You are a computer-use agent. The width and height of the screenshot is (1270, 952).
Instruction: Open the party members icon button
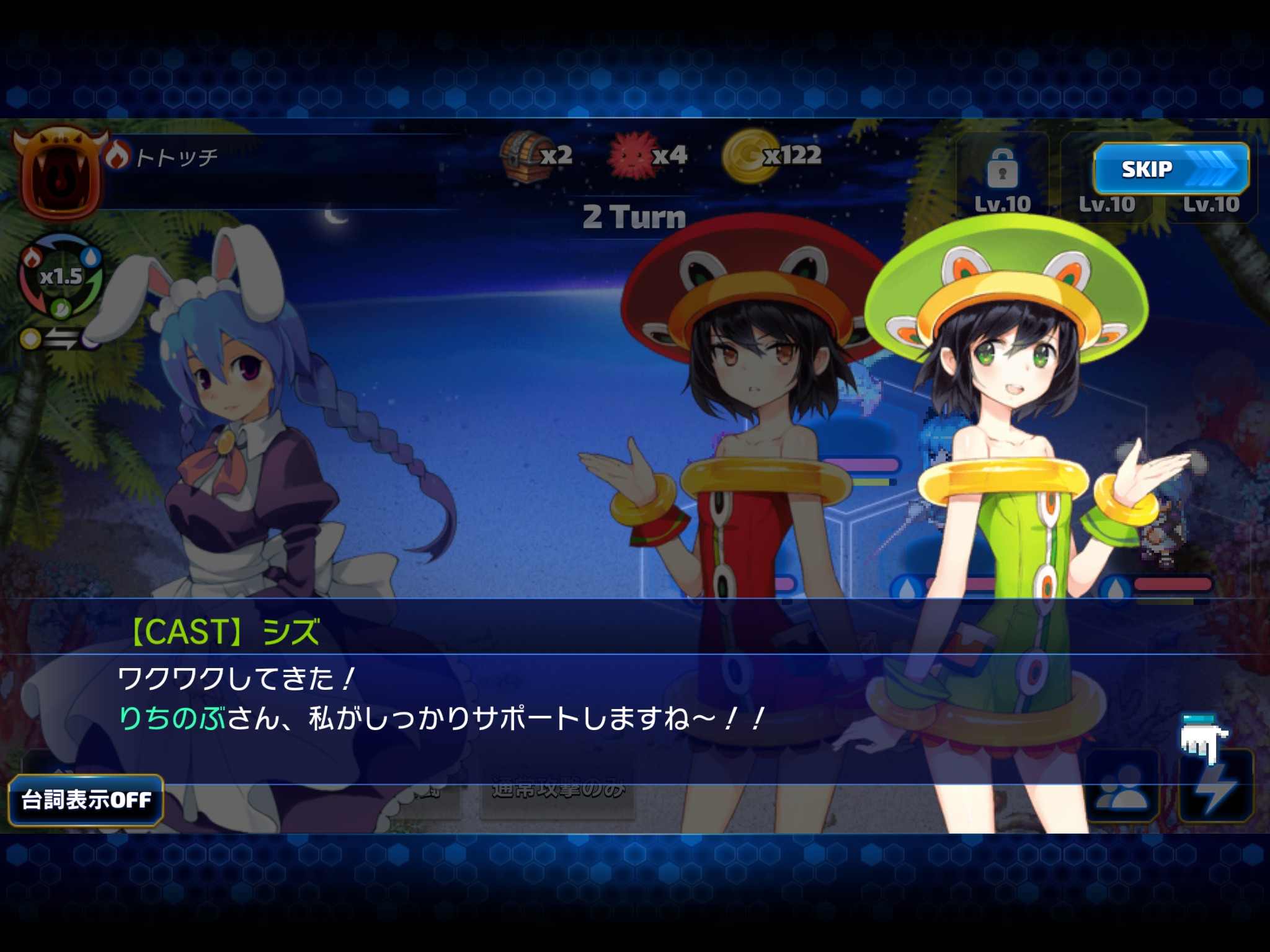[x=1122, y=787]
